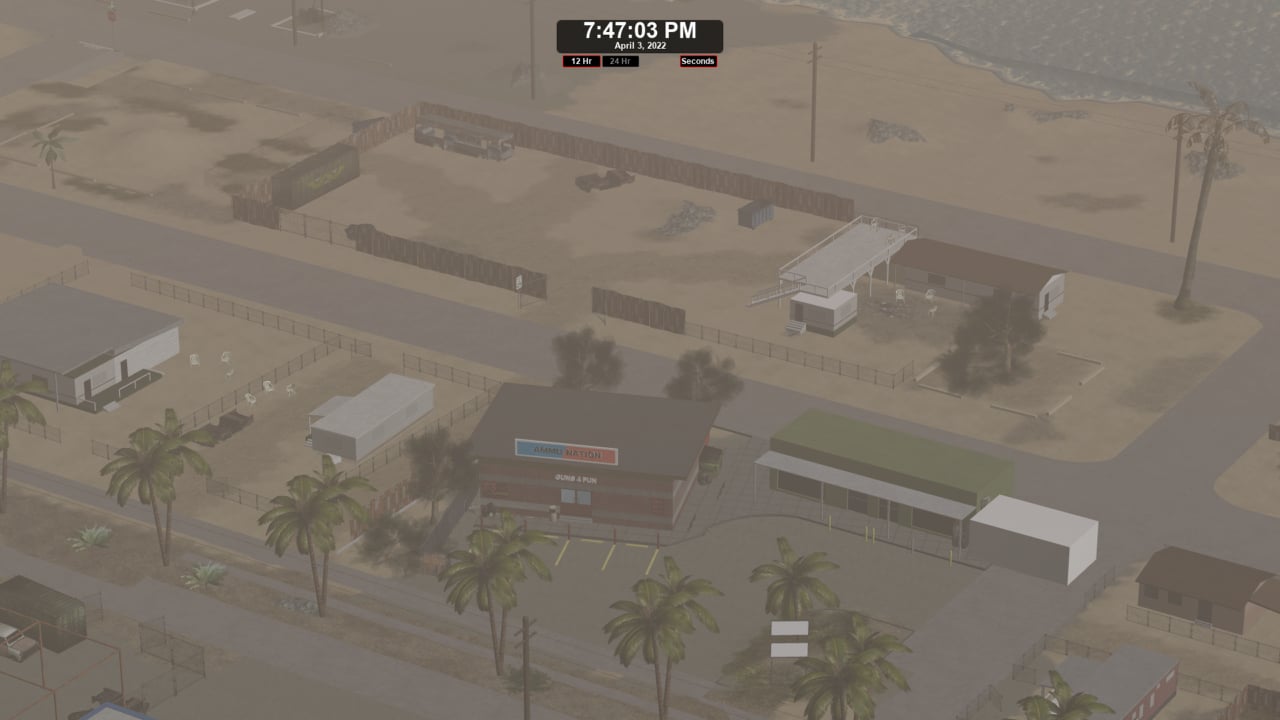
Task: Click the stop sign at the top-left intersection
Action: (112, 16)
